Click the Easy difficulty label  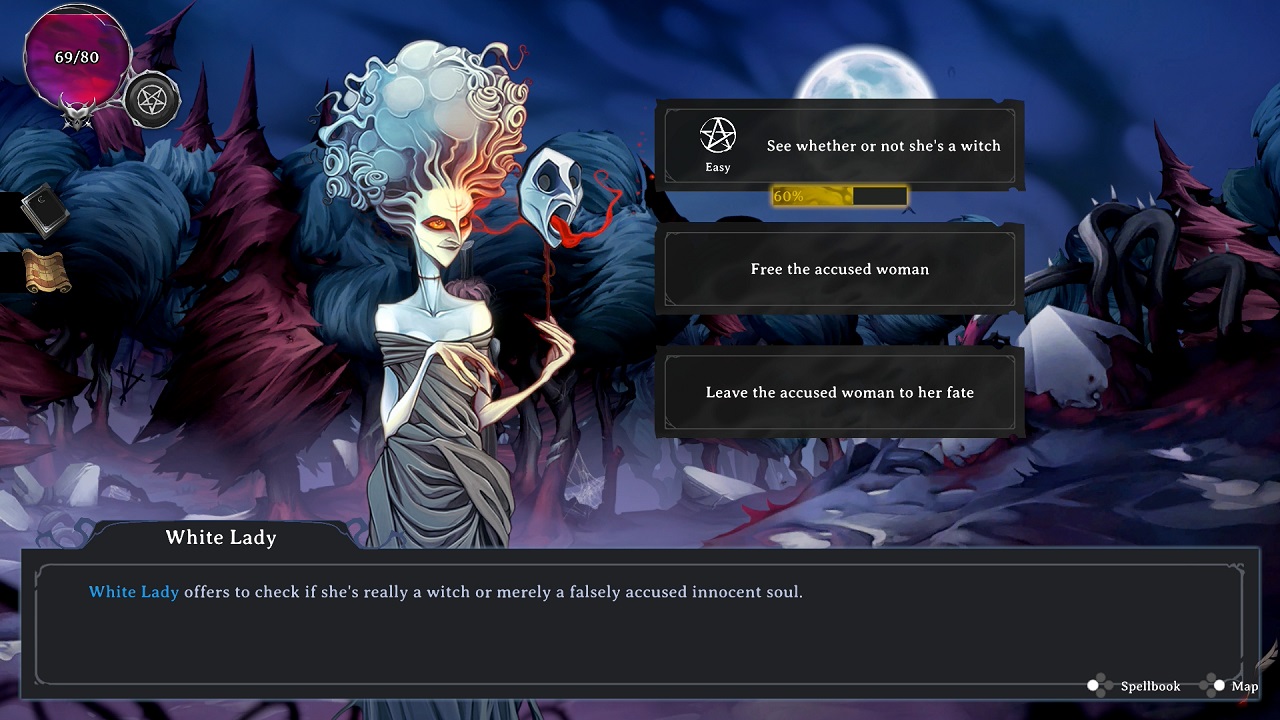[717, 167]
